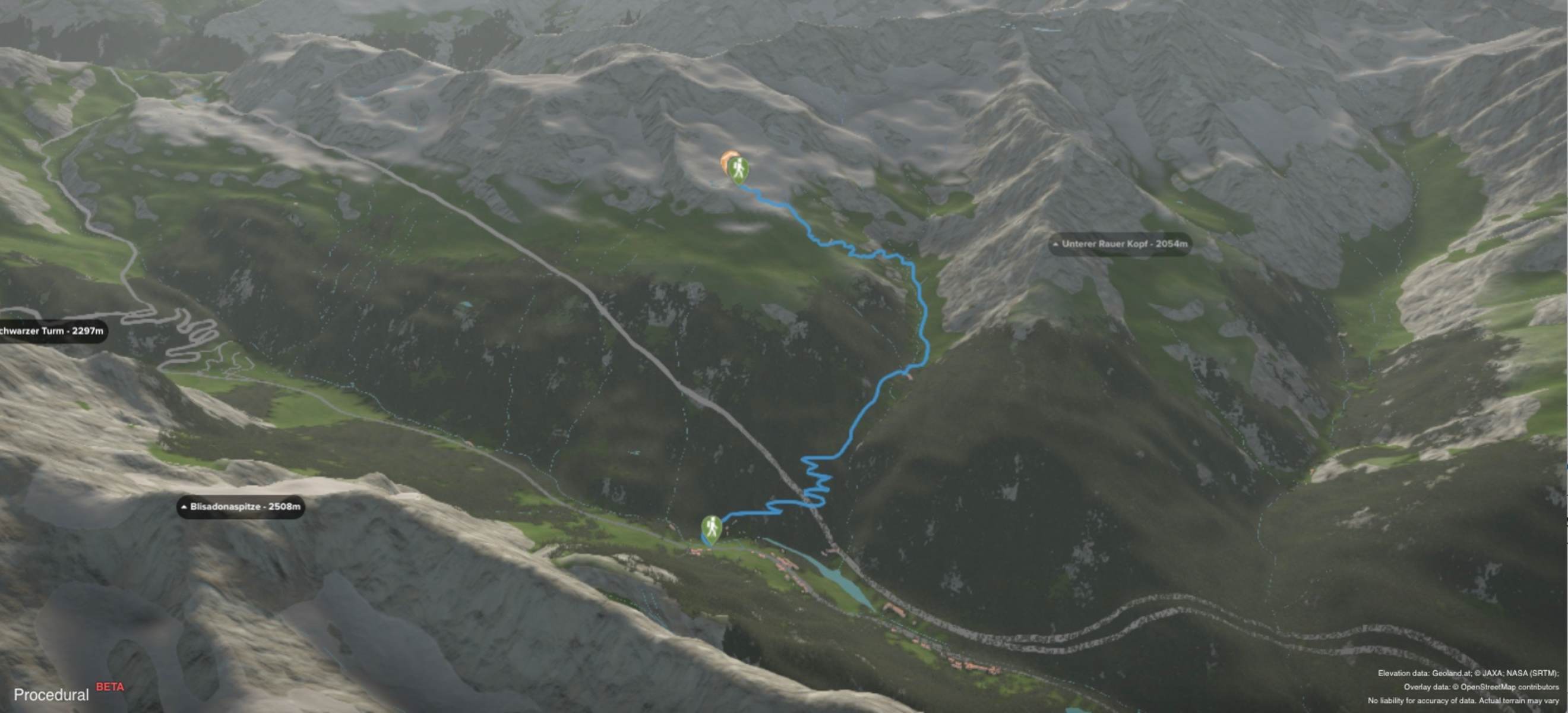Screen dimensions: 1568x713
Task: Select the hiker marker at the trail's mountain end
Action: tap(738, 169)
